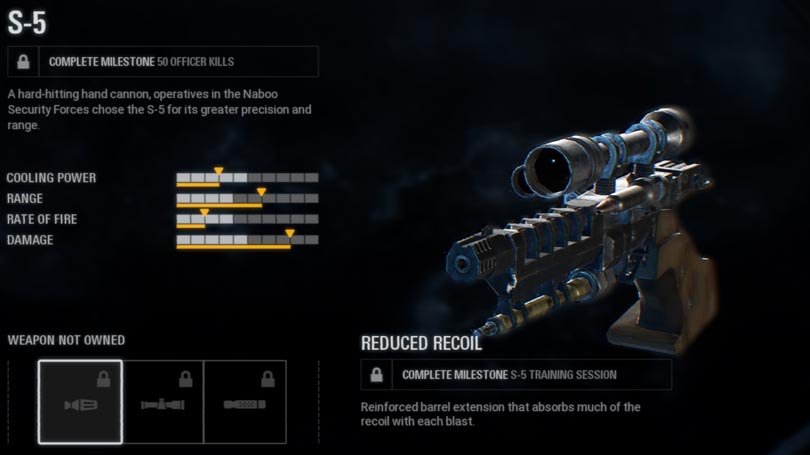This screenshot has height=455, width=810.
Task: Select the locked Reduced Recoil barrel attachment slot
Action: click(x=80, y=402)
